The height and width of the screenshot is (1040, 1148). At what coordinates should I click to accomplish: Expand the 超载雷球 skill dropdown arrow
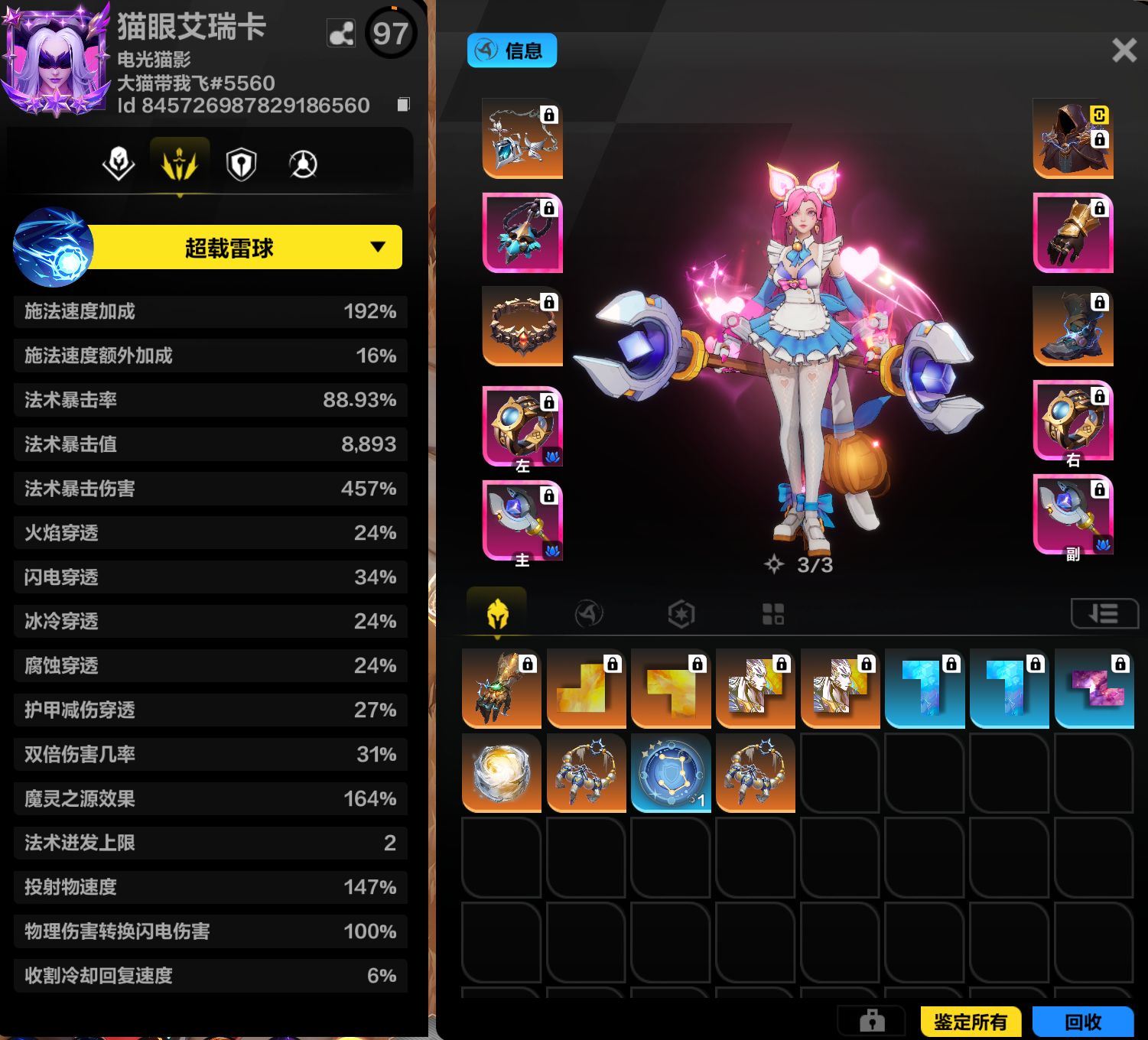376,248
